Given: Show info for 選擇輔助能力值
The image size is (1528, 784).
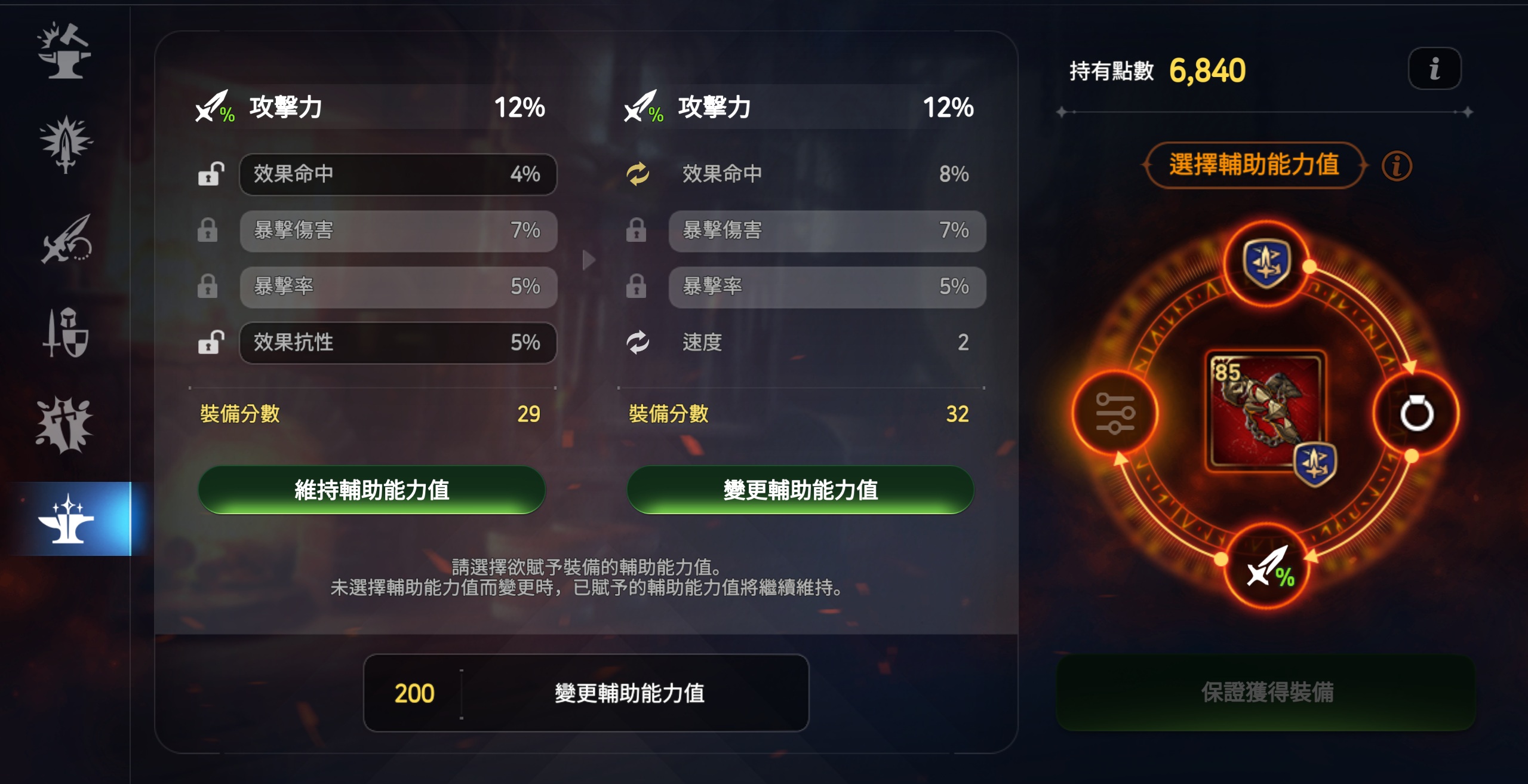Looking at the screenshot, I should pos(1397,166).
